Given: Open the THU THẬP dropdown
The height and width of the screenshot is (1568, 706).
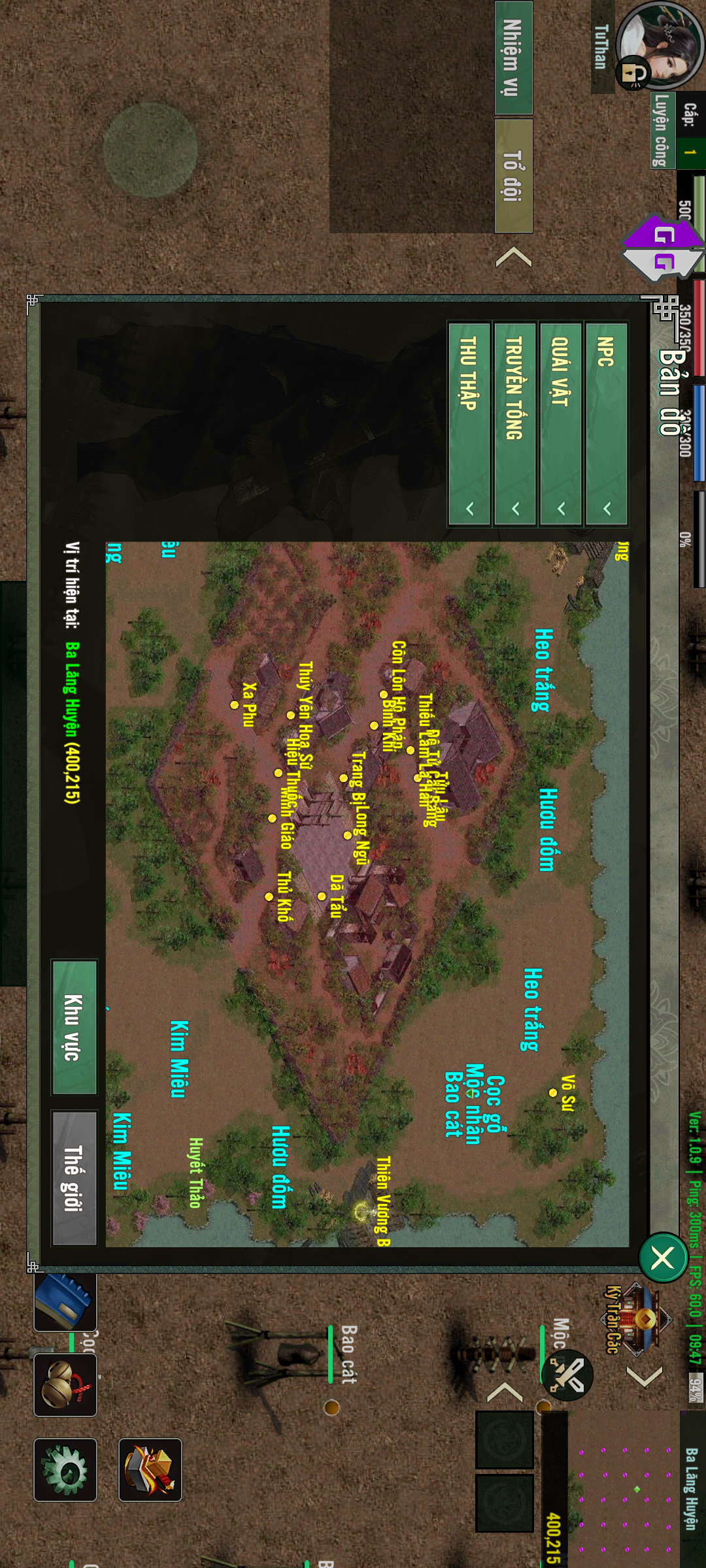Looking at the screenshot, I should coord(469,423).
